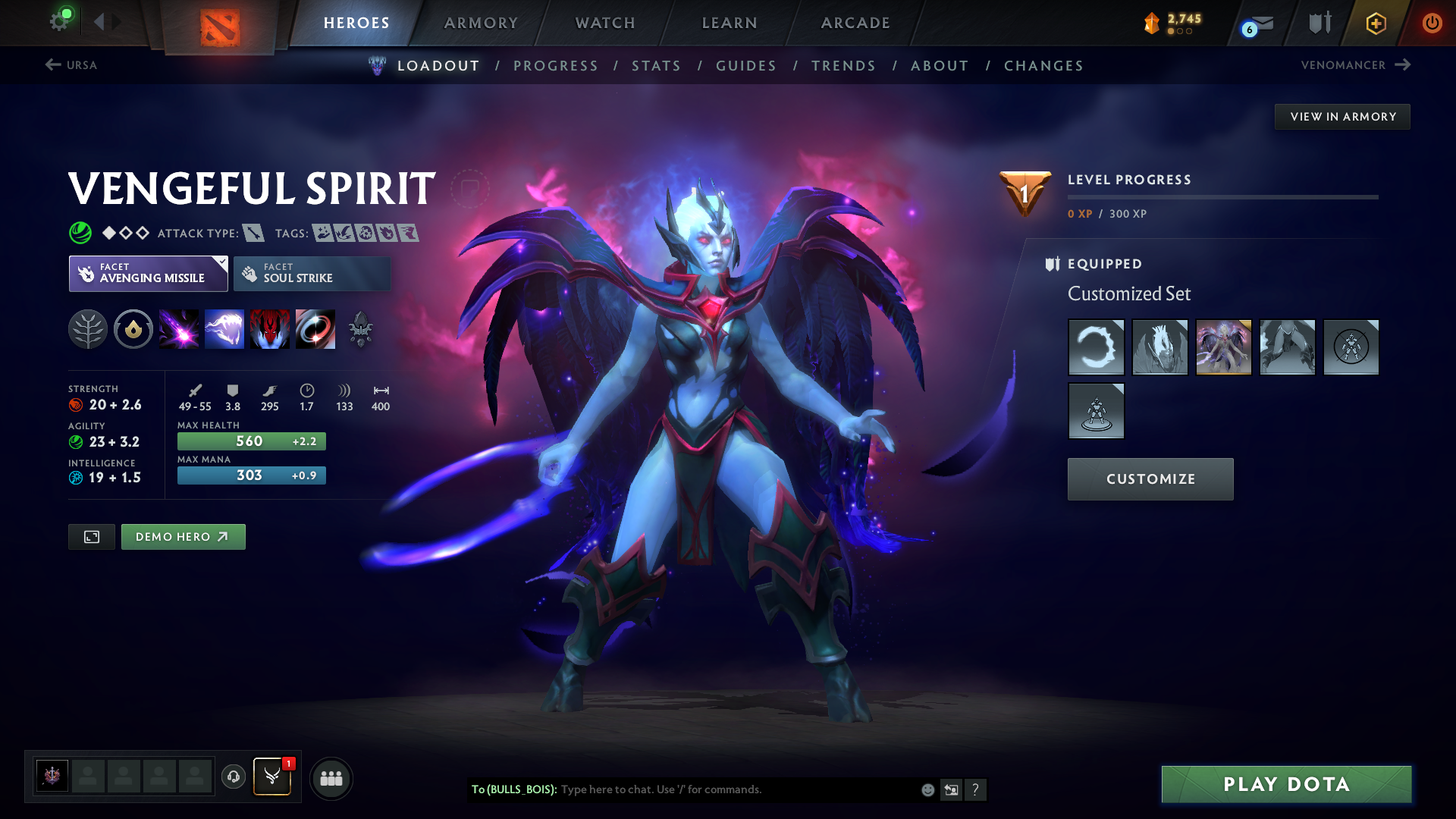View the Trends subtab
1456x819 pixels.
point(843,66)
